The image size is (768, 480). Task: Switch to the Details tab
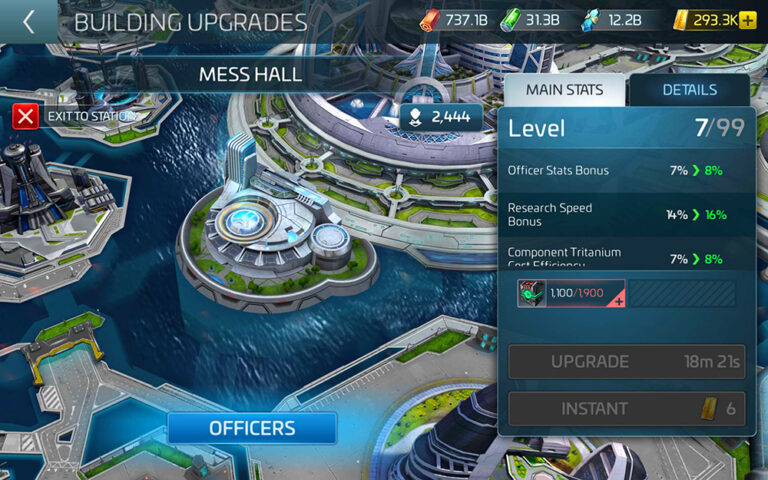[689, 90]
